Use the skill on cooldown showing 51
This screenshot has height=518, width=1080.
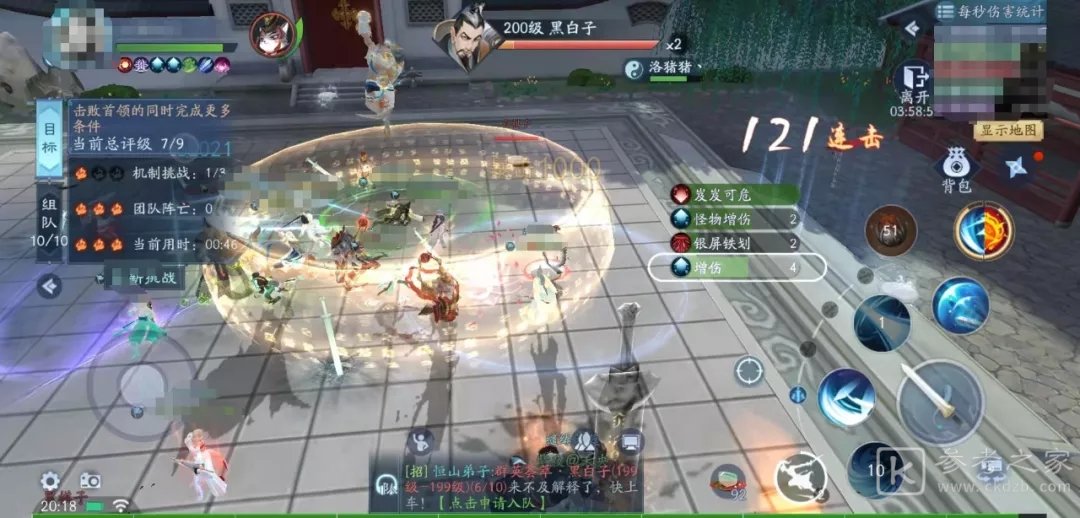pos(890,232)
